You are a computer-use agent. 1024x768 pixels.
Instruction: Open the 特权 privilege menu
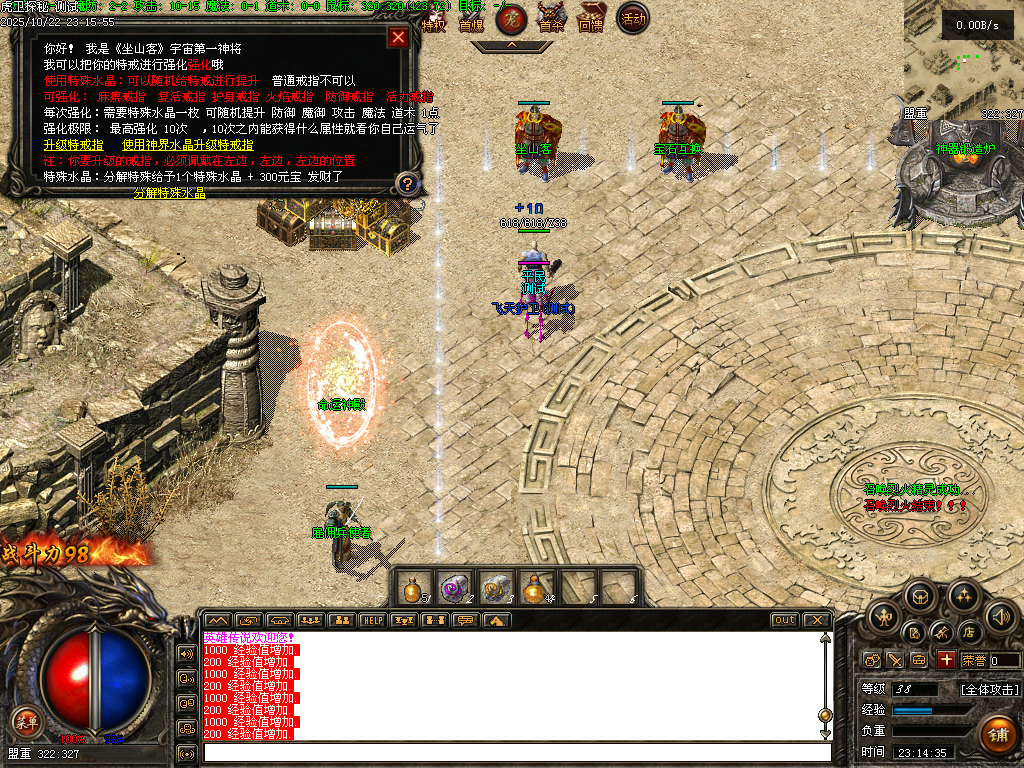(433, 19)
